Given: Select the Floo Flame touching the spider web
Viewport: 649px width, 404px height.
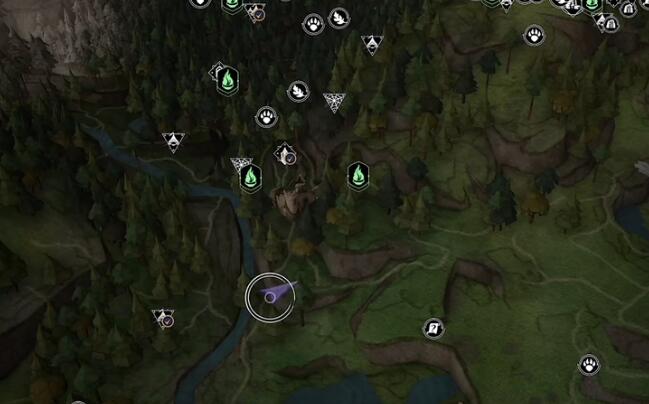Looking at the screenshot, I should tap(252, 178).
